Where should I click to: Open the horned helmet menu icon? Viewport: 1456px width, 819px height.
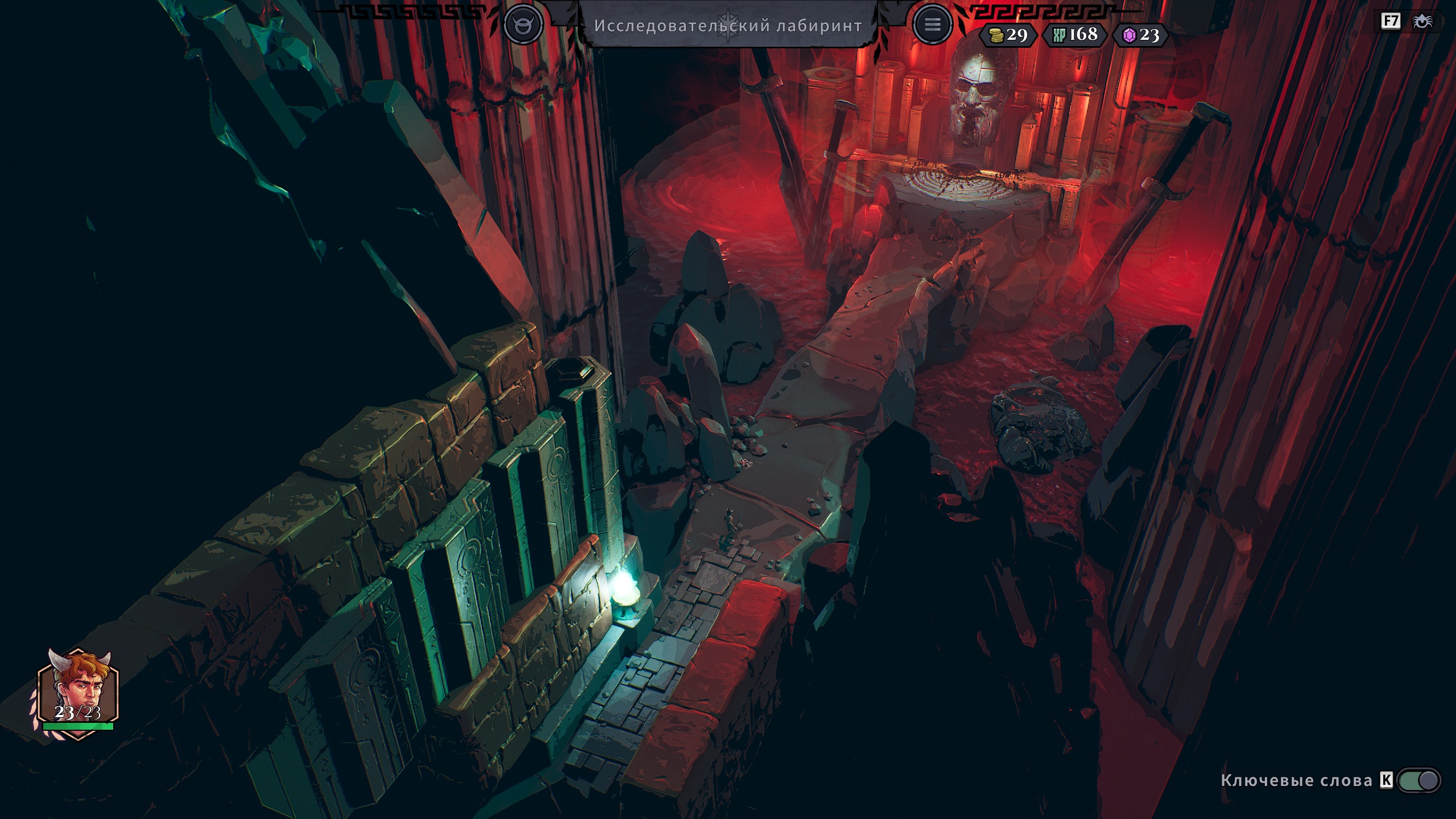523,24
